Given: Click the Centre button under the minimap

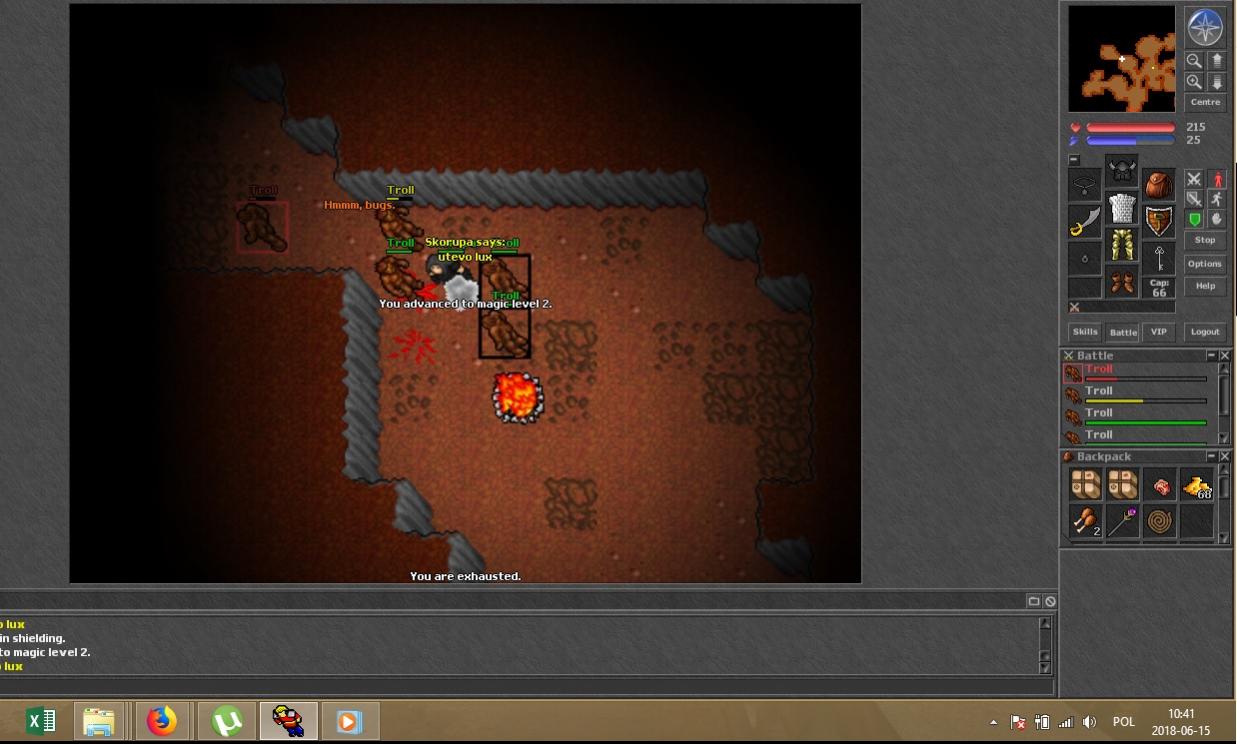Looking at the screenshot, I should [x=1205, y=102].
